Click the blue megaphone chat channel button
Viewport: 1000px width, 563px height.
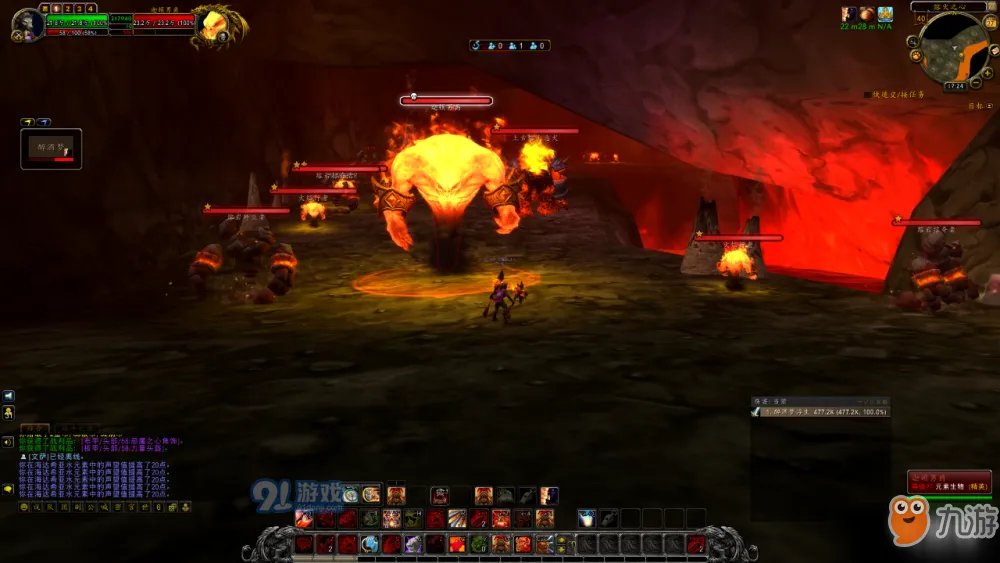tap(8, 396)
